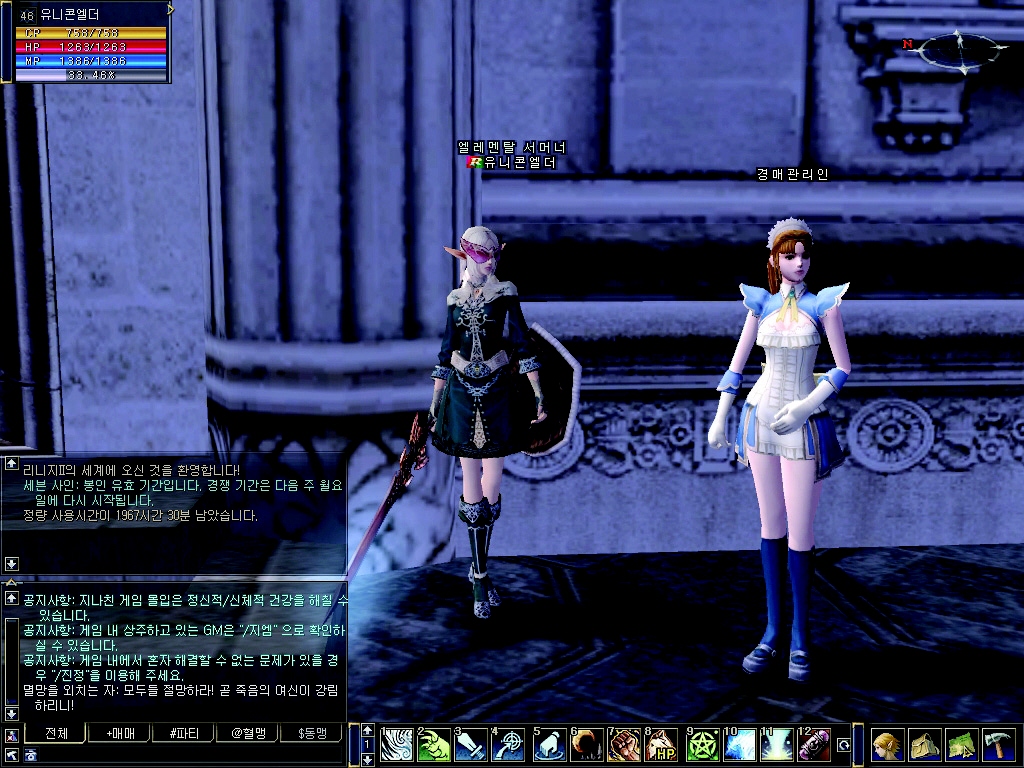The width and height of the screenshot is (1024, 768).
Task: Use the pink scroll item in slot 12
Action: (813, 745)
